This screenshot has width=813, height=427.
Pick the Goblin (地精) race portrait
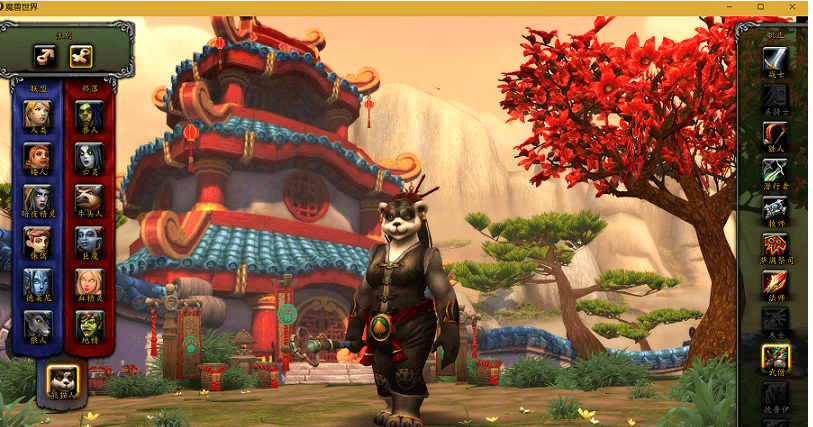(x=89, y=324)
